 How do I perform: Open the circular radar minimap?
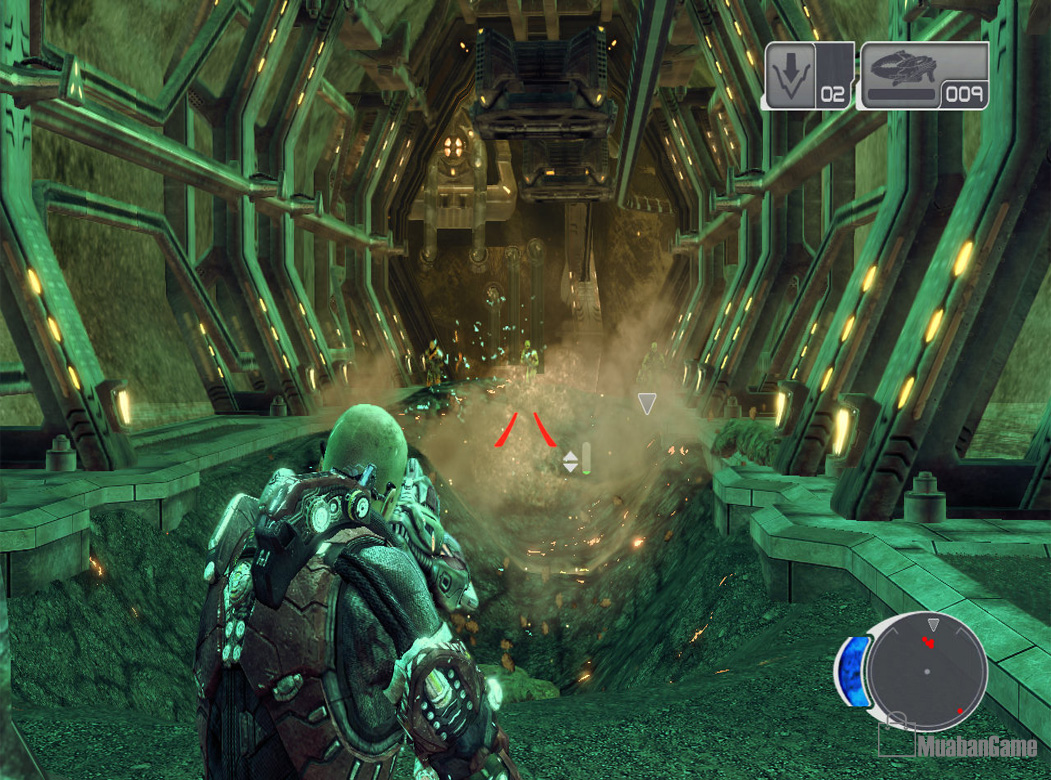[926, 671]
